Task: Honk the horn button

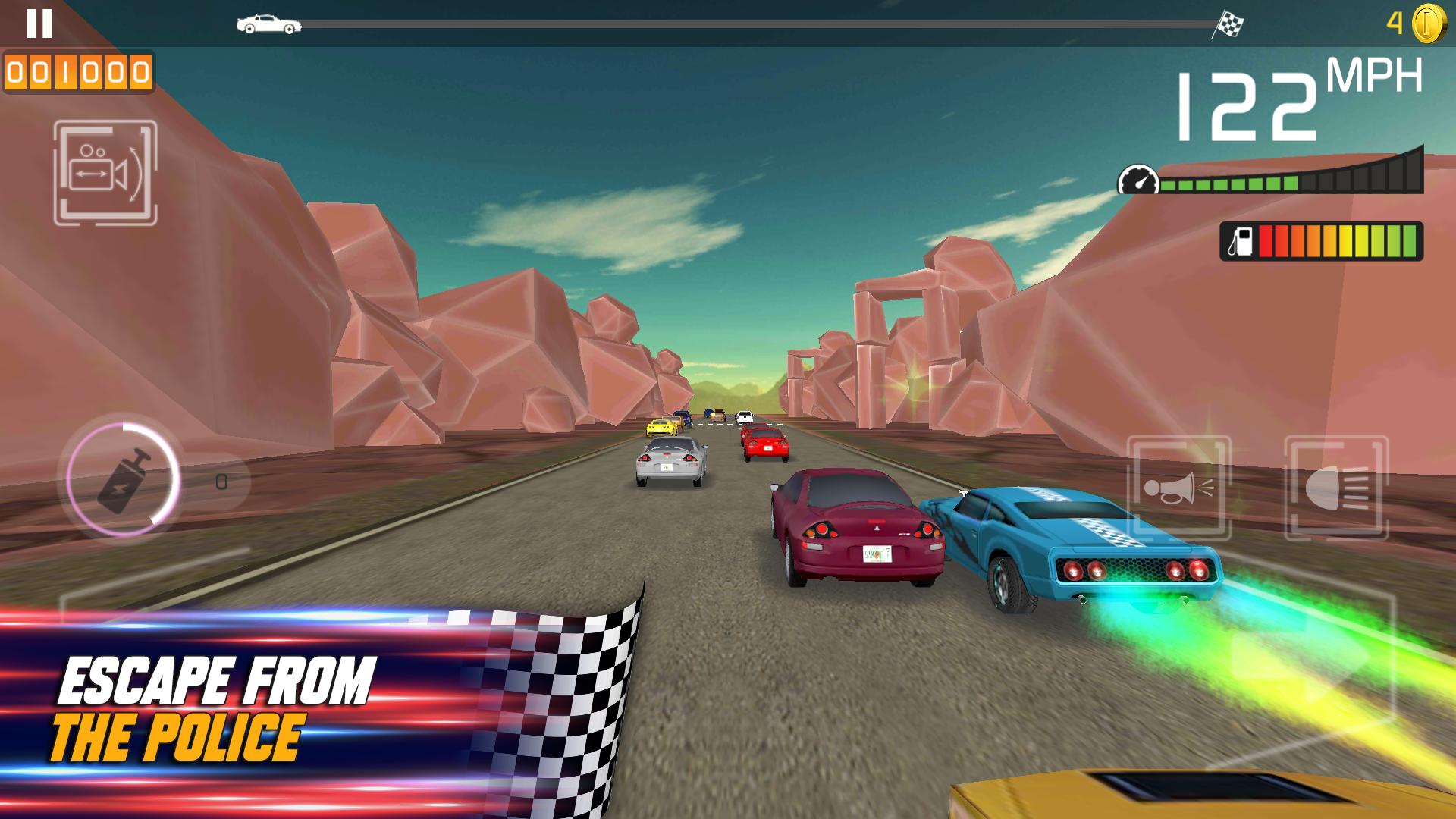Action: 1178,488
